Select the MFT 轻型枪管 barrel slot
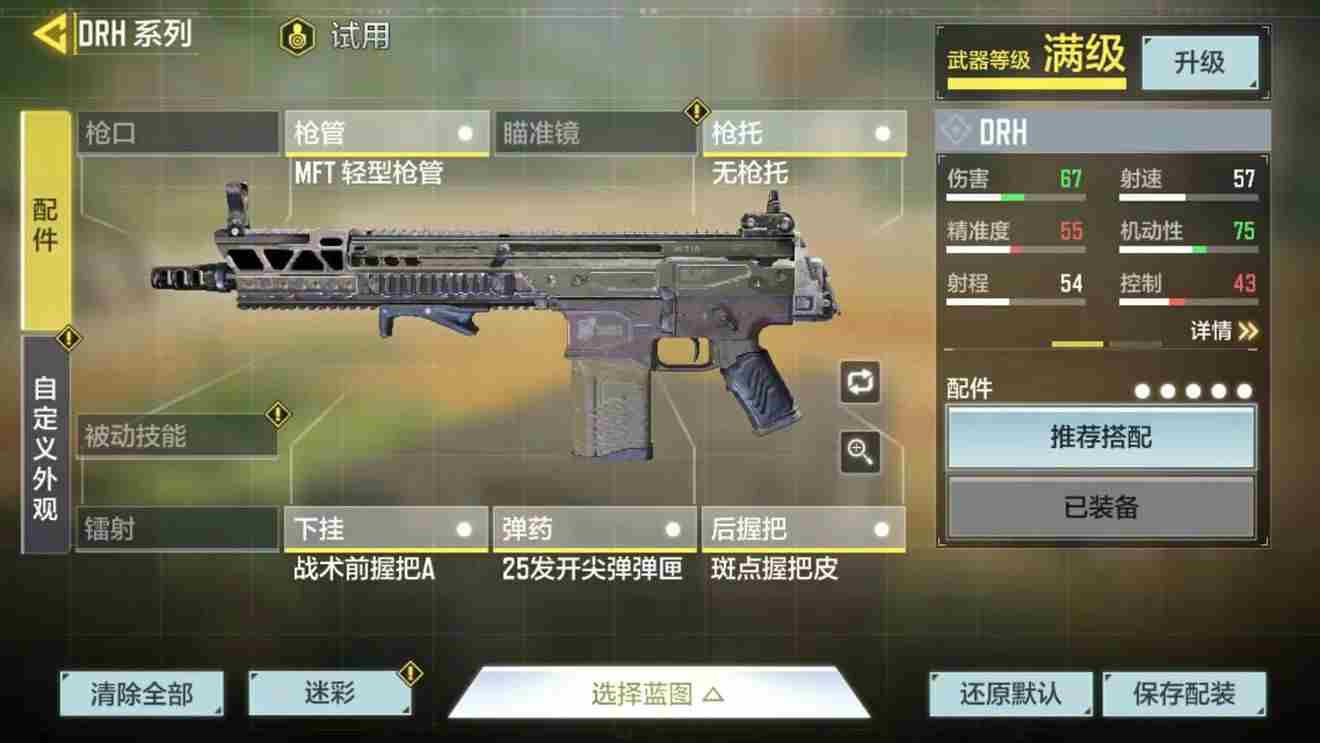The image size is (1320, 743). [387, 132]
